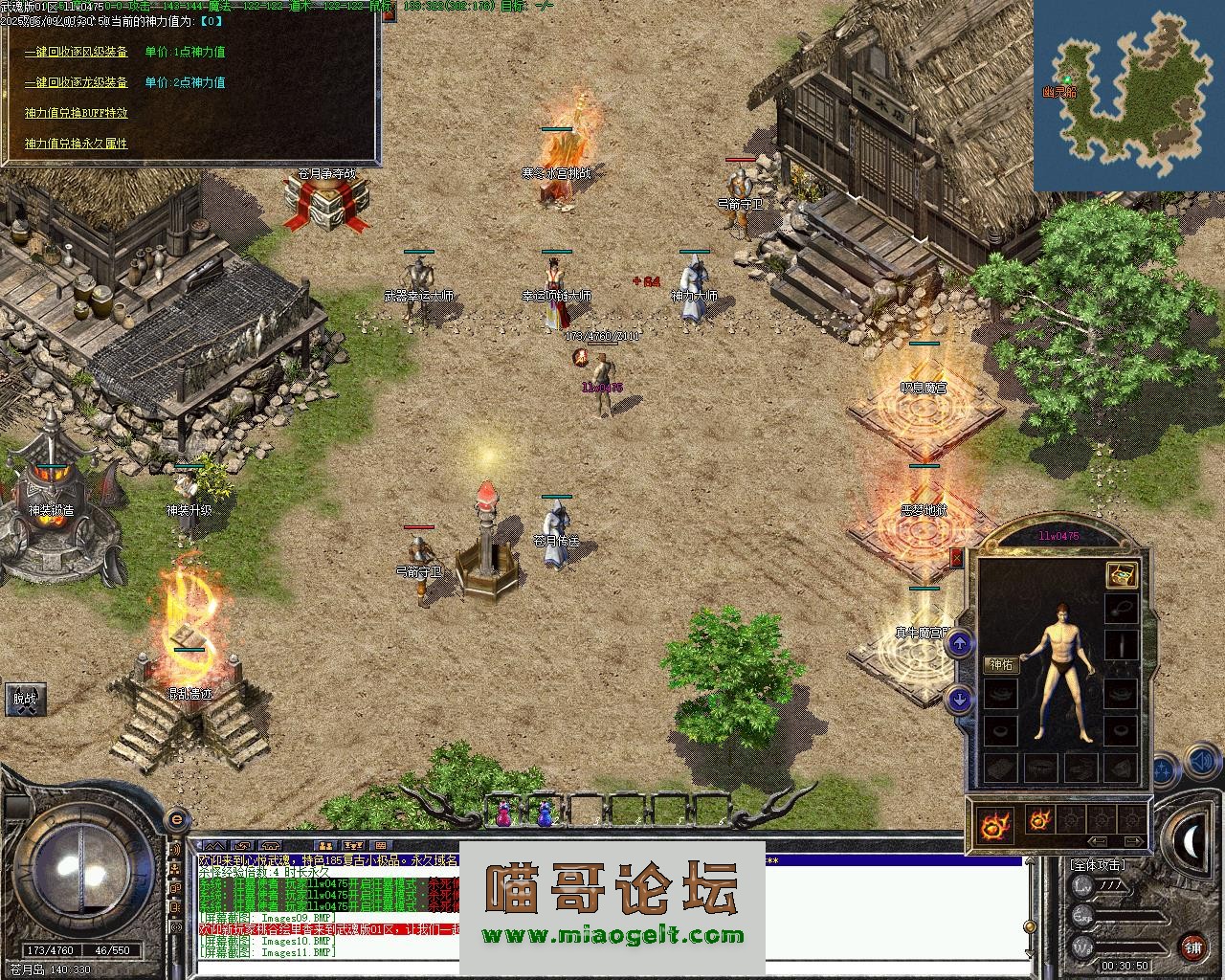Screen dimensions: 1225x980
Task: Use the red potion in the belt slot
Action: pos(503,814)
